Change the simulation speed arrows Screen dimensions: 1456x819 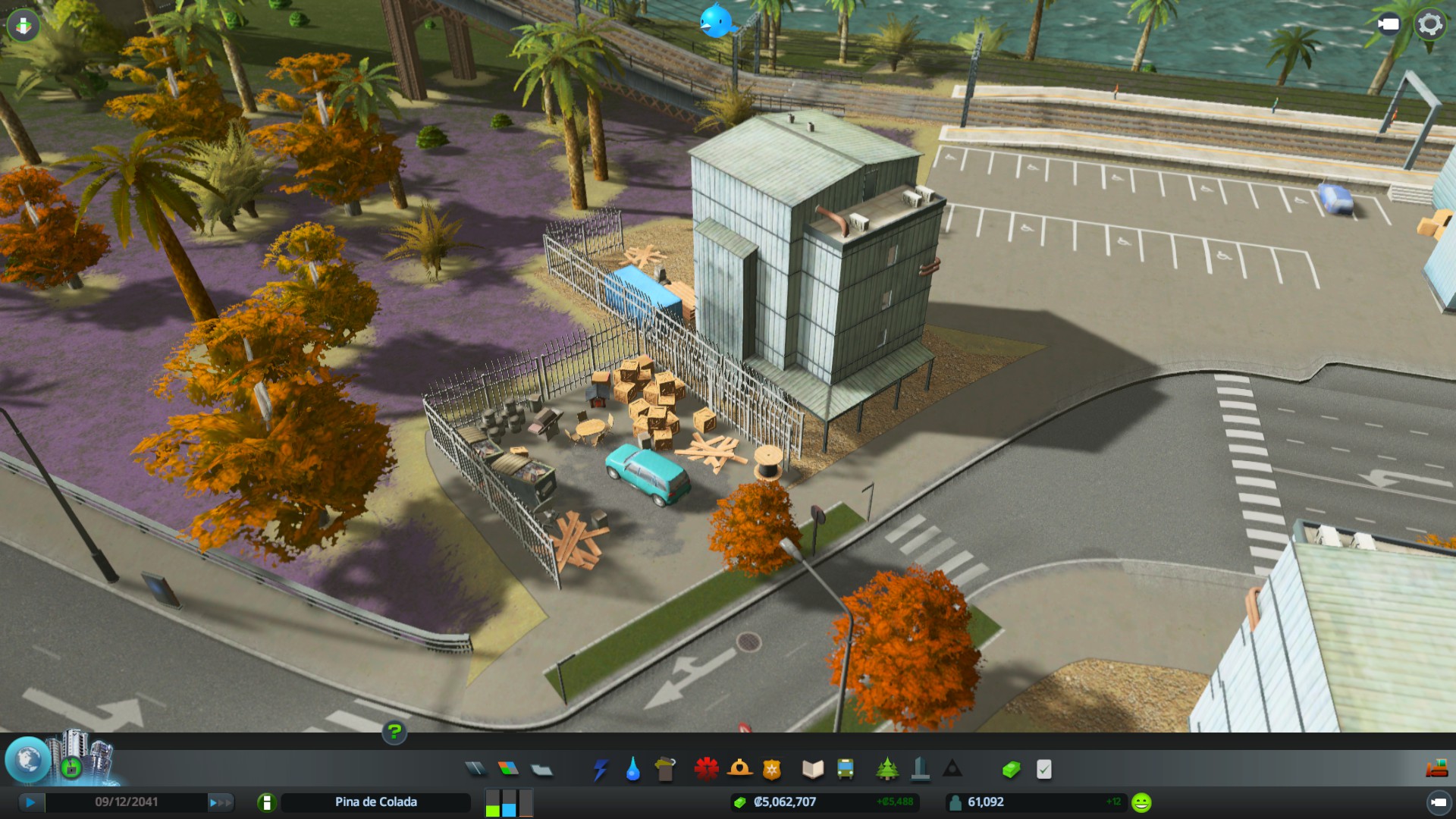click(x=221, y=802)
